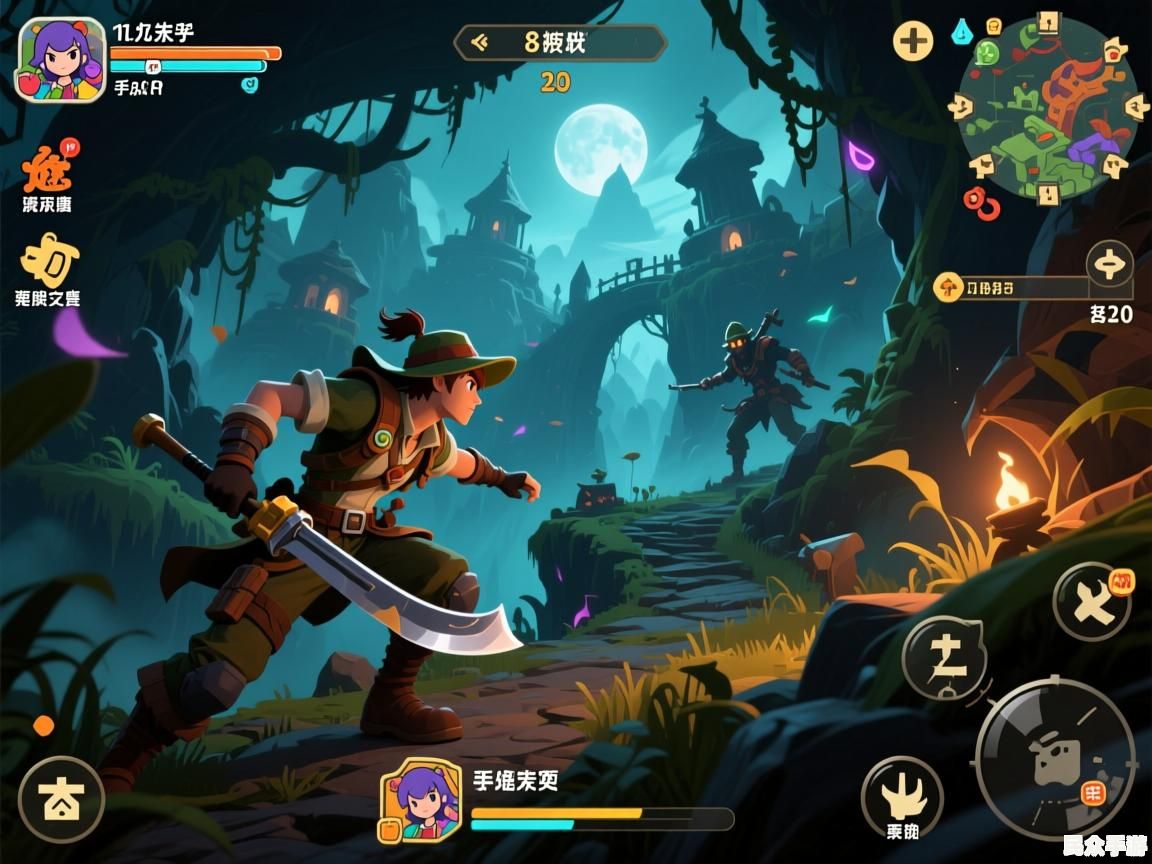Hit the large main attack button
This screenshot has width=1152, height=864.
click(x=1055, y=757)
